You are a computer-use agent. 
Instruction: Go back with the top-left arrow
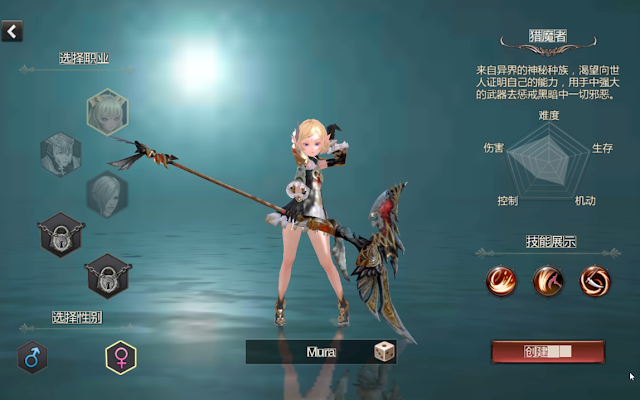tap(11, 32)
